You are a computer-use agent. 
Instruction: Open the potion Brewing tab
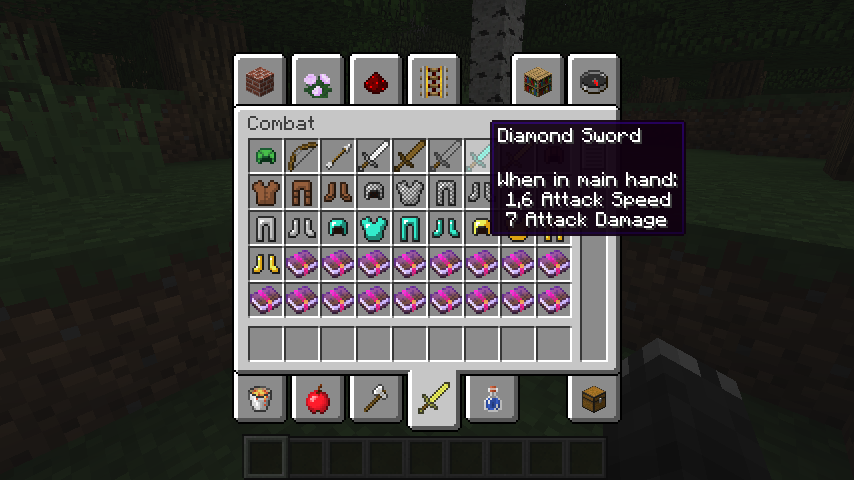tap(491, 400)
